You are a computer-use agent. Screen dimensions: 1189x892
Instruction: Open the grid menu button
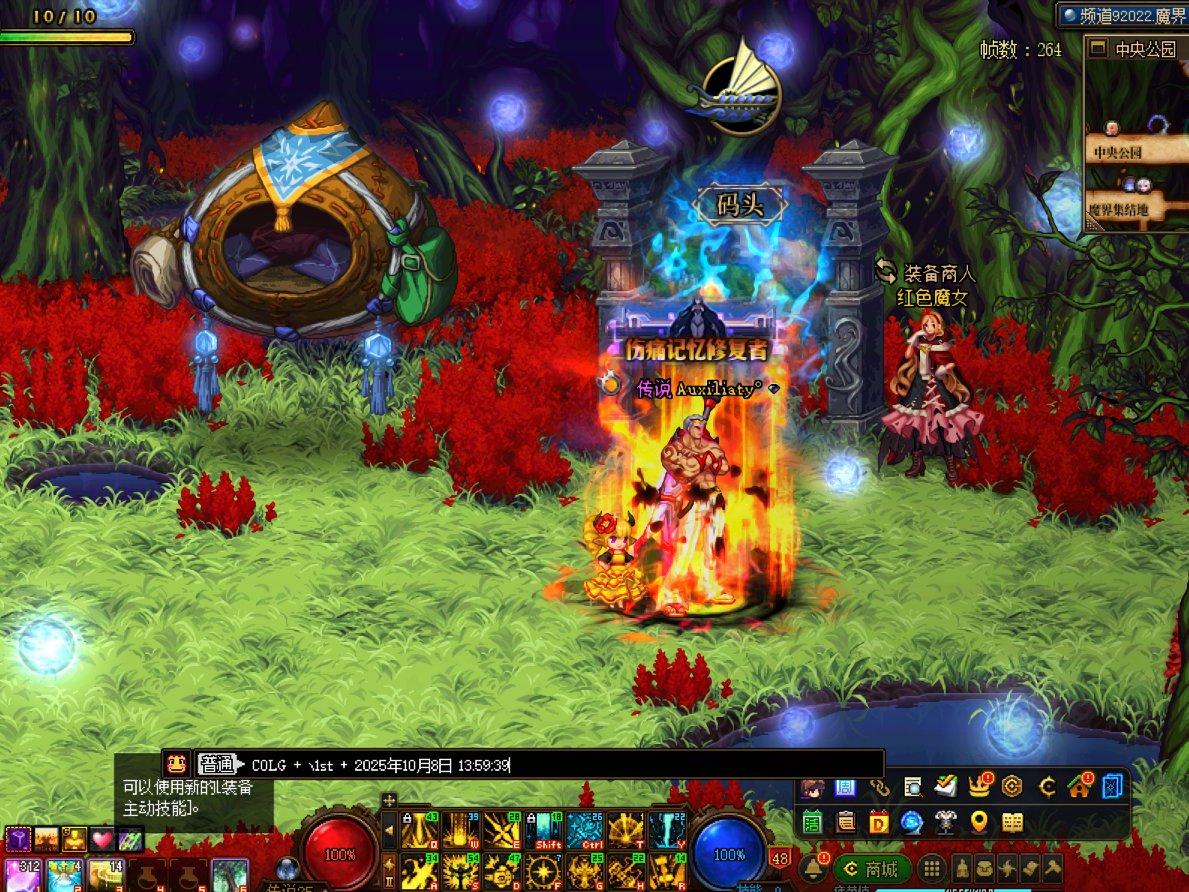(x=931, y=868)
